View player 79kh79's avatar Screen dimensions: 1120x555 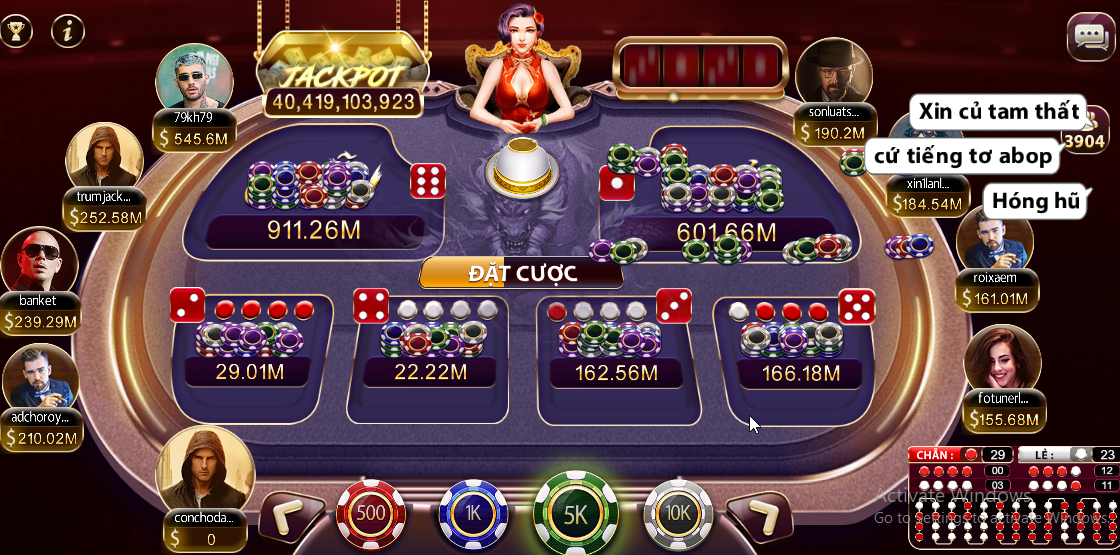click(x=194, y=78)
